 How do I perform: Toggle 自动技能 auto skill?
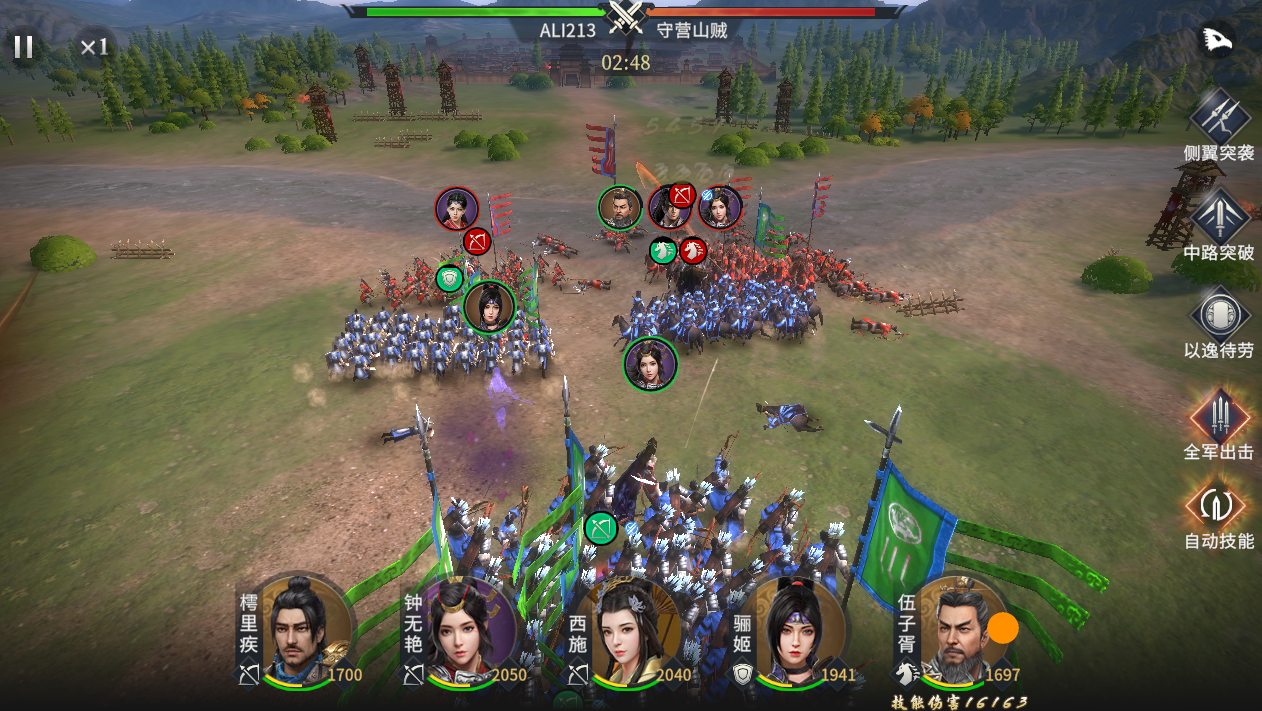coord(1217,506)
